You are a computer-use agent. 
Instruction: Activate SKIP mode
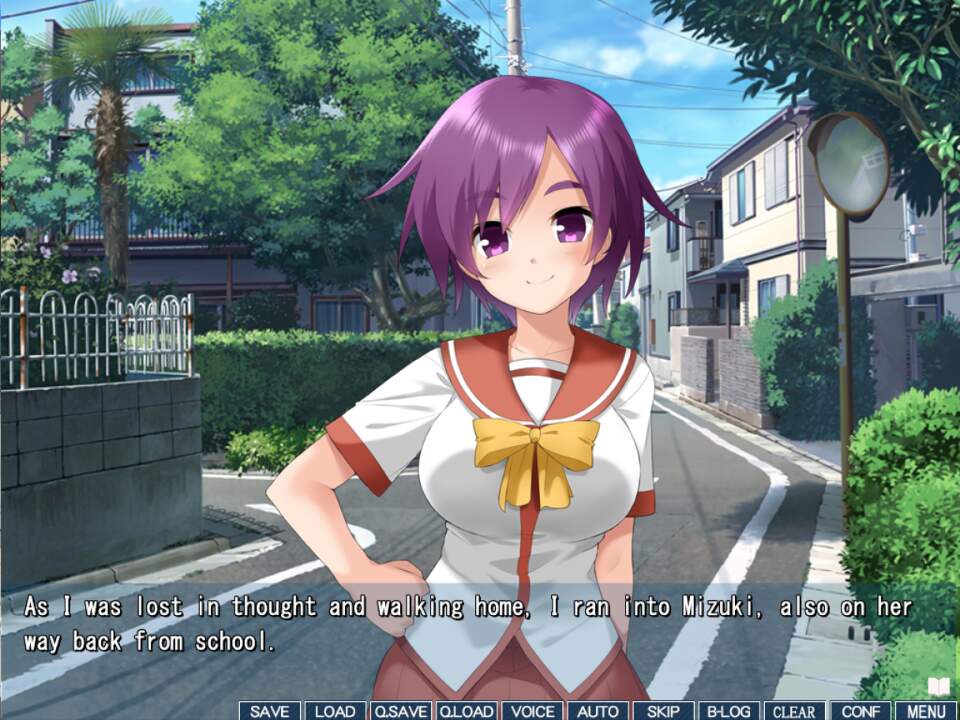coord(663,711)
